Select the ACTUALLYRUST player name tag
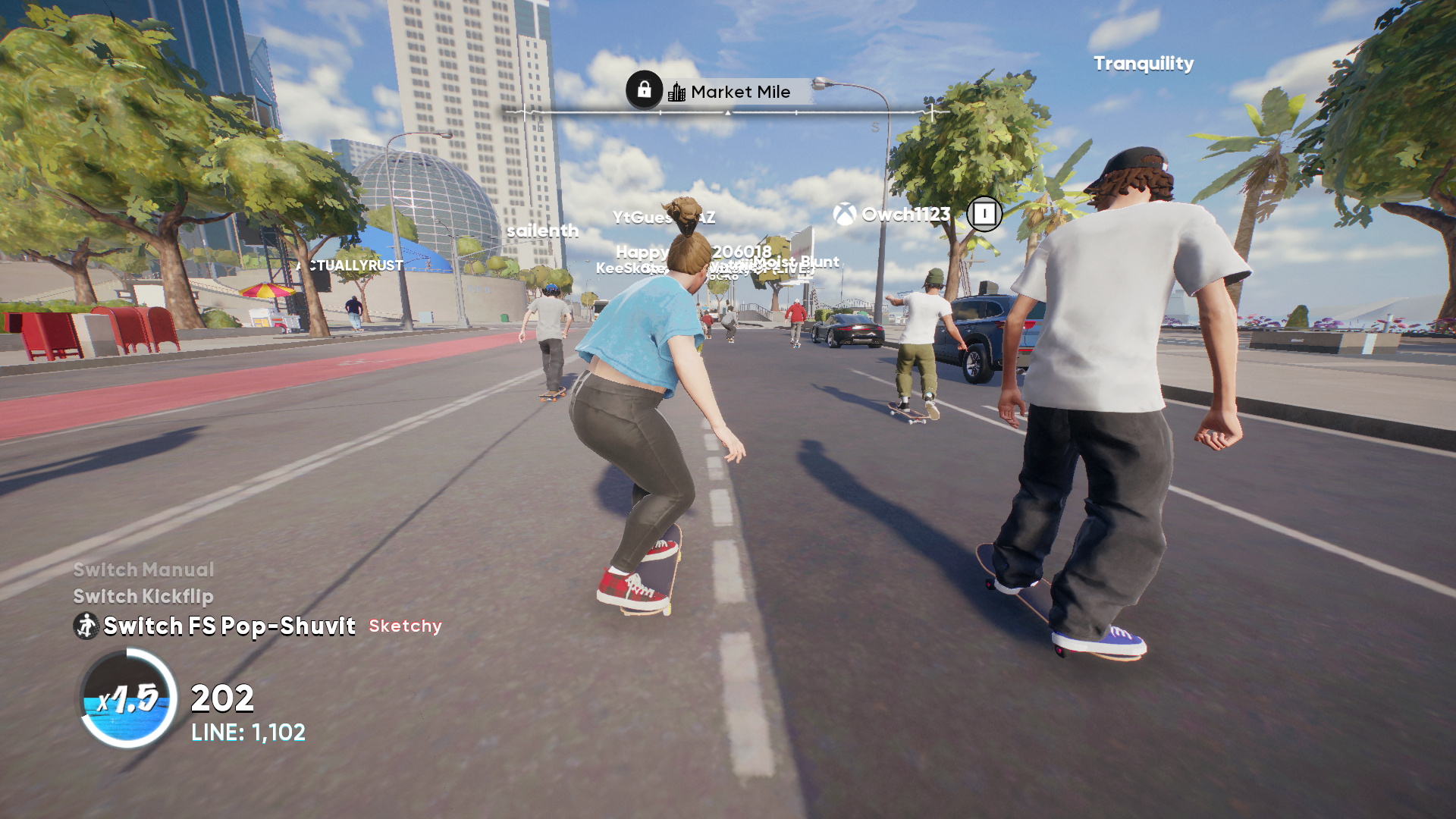 [x=350, y=265]
